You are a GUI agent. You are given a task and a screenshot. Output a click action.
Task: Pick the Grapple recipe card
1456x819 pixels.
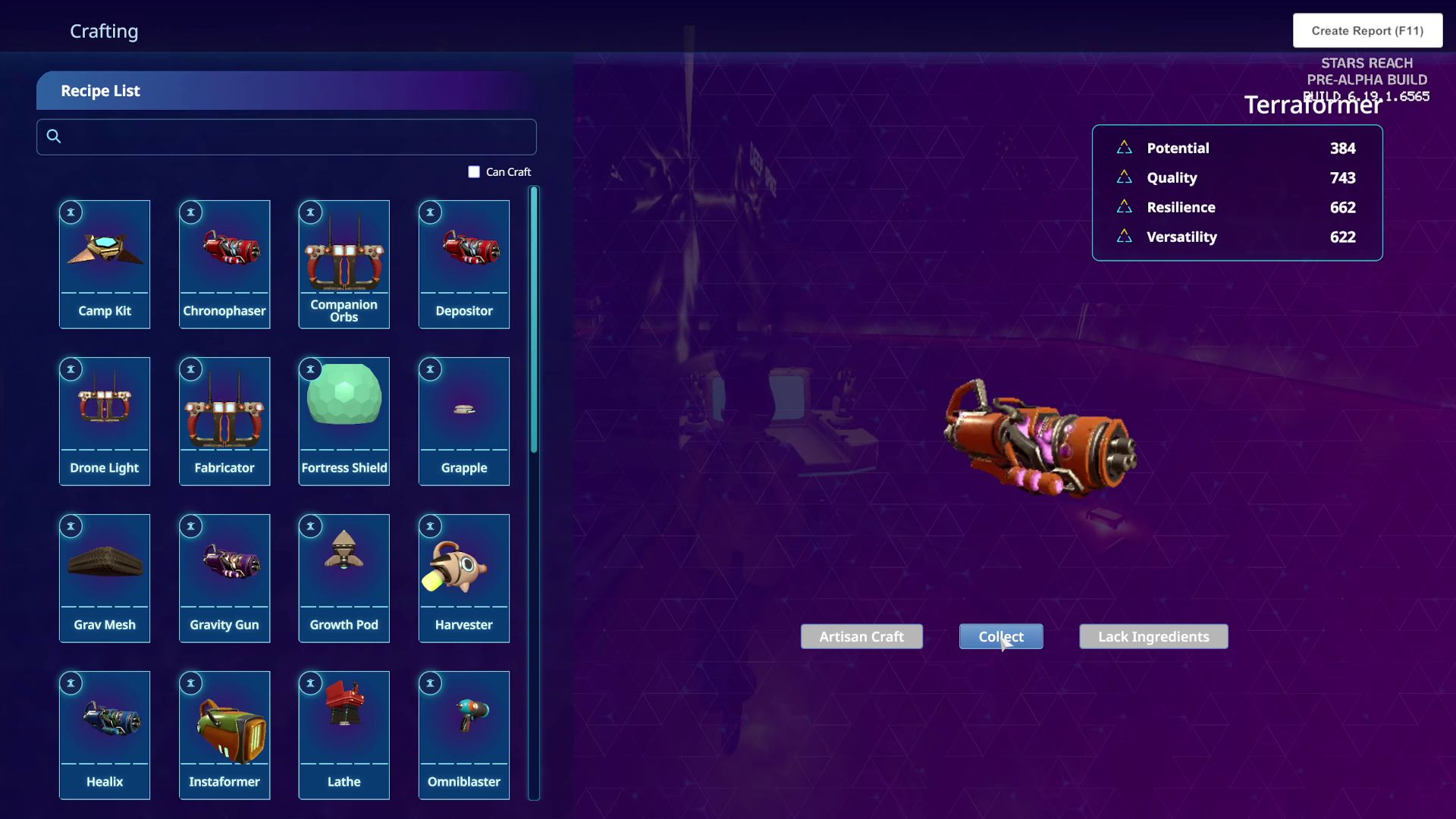click(464, 421)
